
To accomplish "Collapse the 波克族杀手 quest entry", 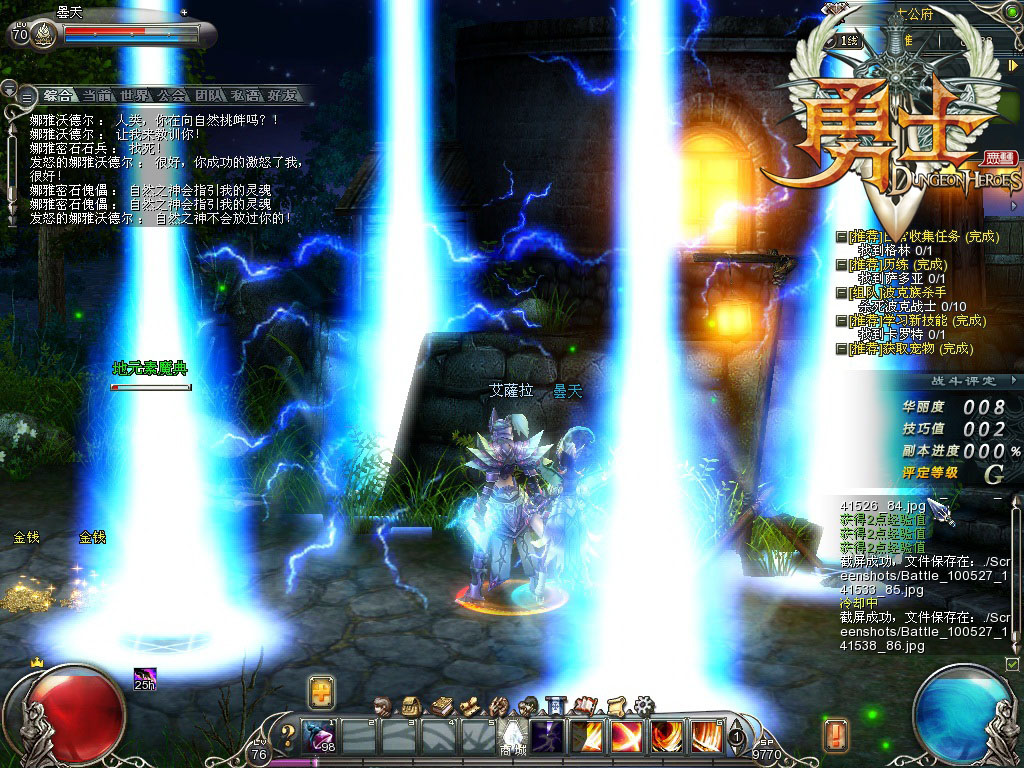I will pyautogui.click(x=842, y=293).
